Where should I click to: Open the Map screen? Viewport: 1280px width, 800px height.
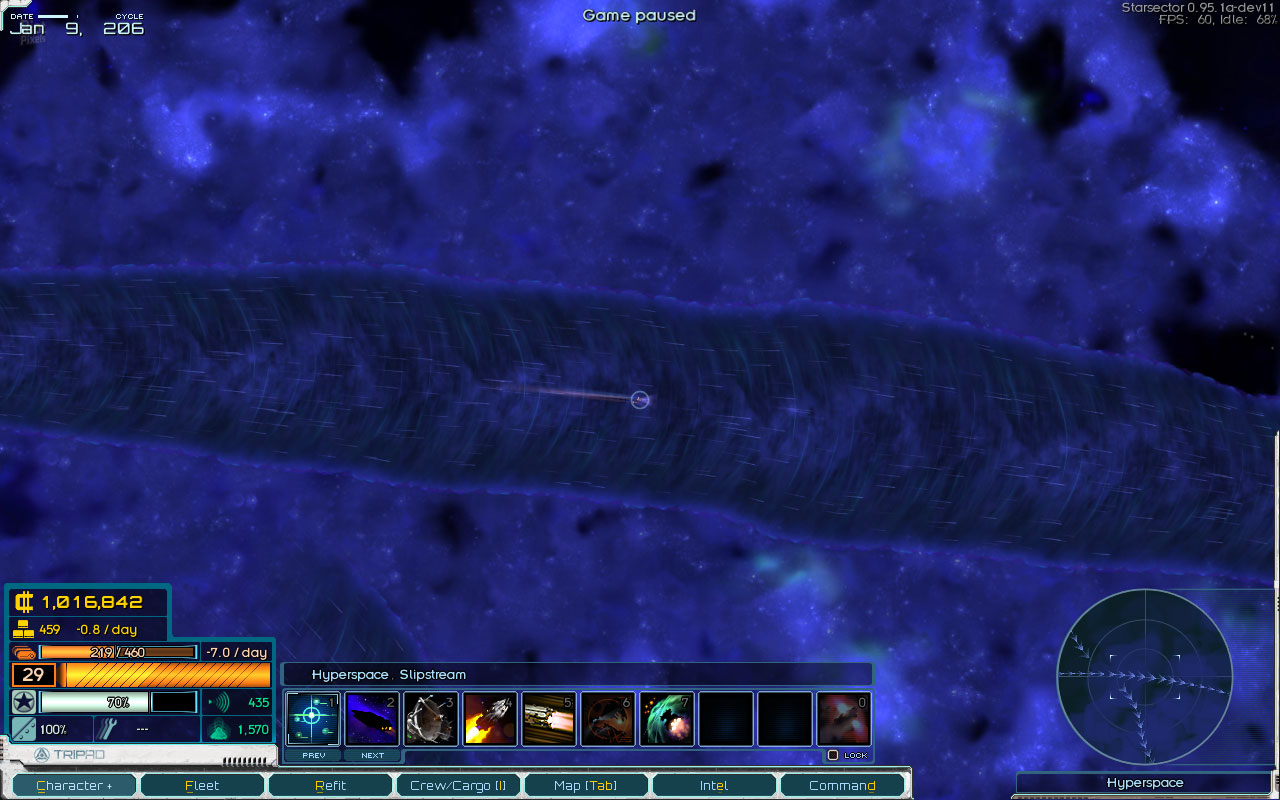coord(586,786)
